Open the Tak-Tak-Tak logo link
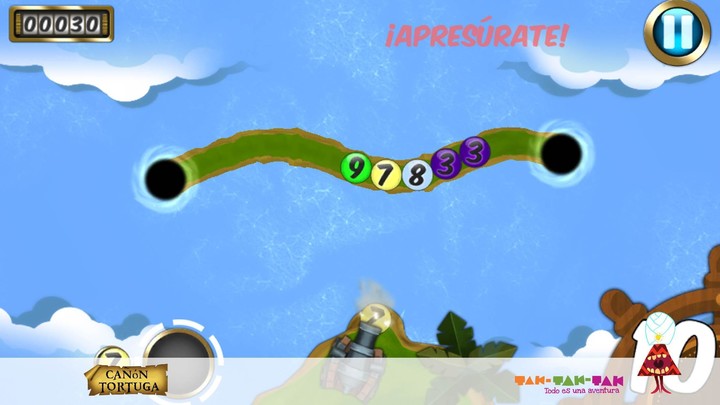This screenshot has height=405, width=720. [x=568, y=384]
